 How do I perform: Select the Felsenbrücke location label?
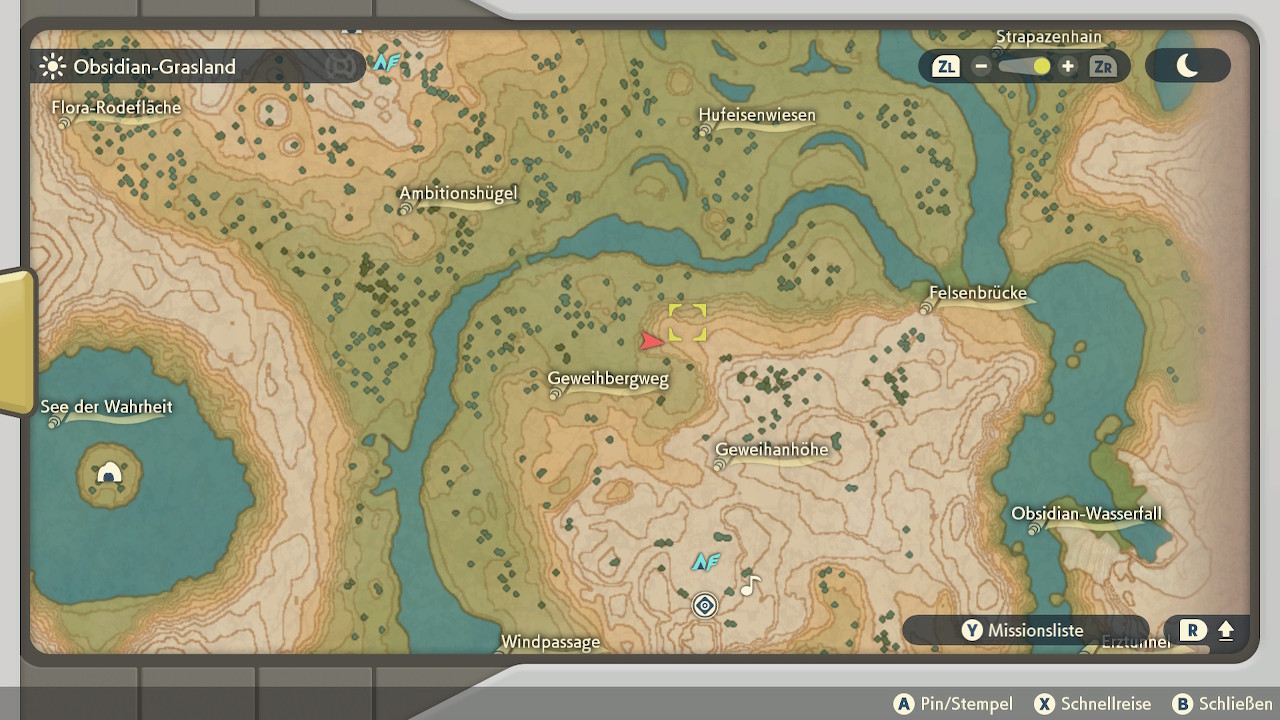pyautogui.click(x=978, y=294)
